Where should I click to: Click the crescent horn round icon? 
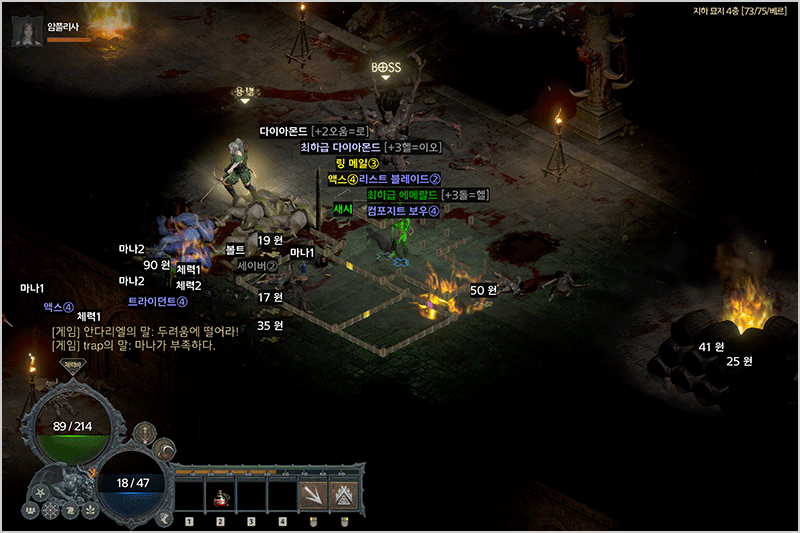tap(166, 451)
